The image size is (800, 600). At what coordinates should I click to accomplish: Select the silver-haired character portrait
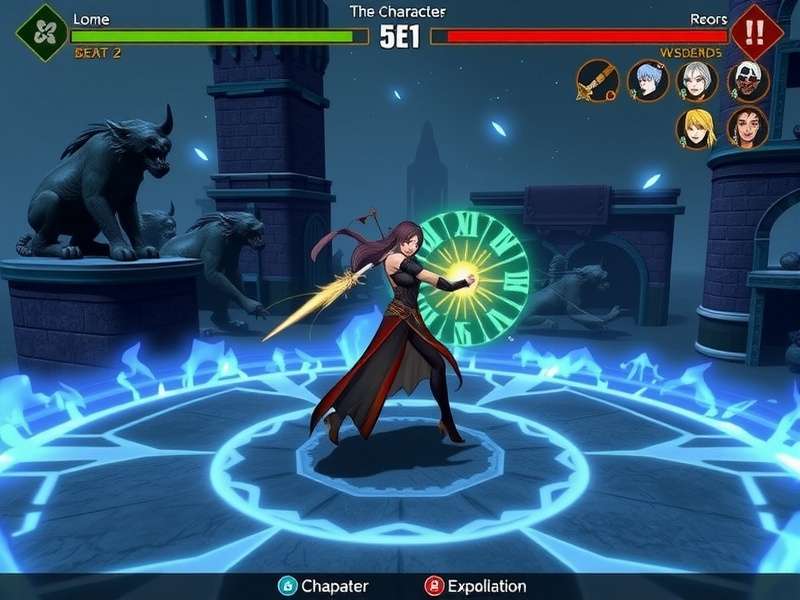pyautogui.click(x=697, y=80)
